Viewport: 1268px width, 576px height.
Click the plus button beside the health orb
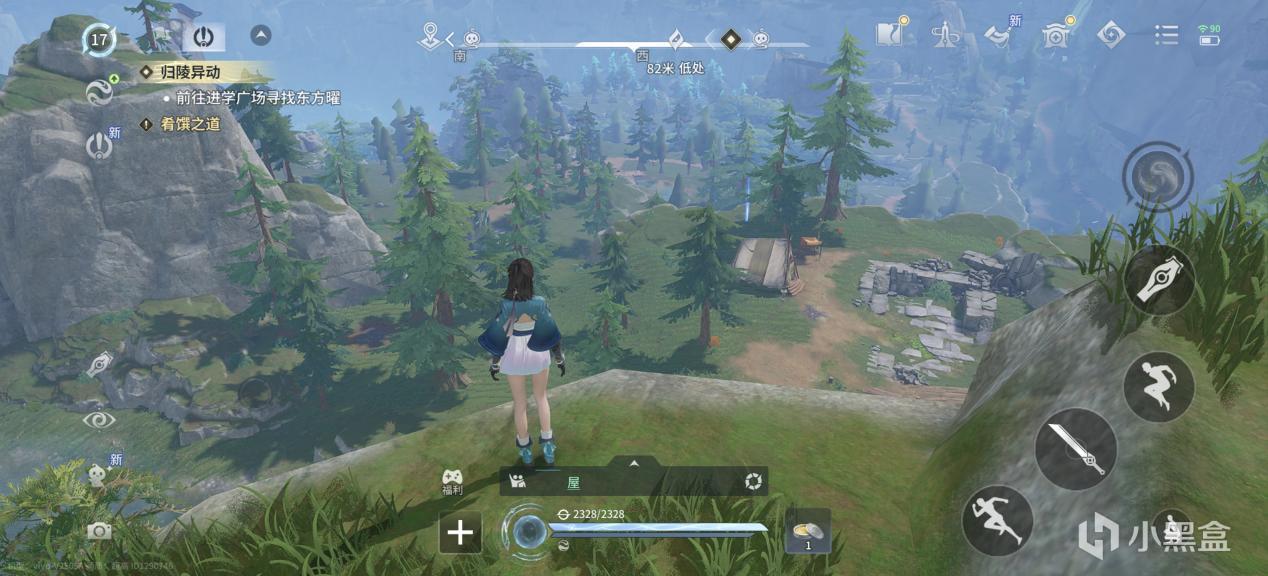coord(460,532)
